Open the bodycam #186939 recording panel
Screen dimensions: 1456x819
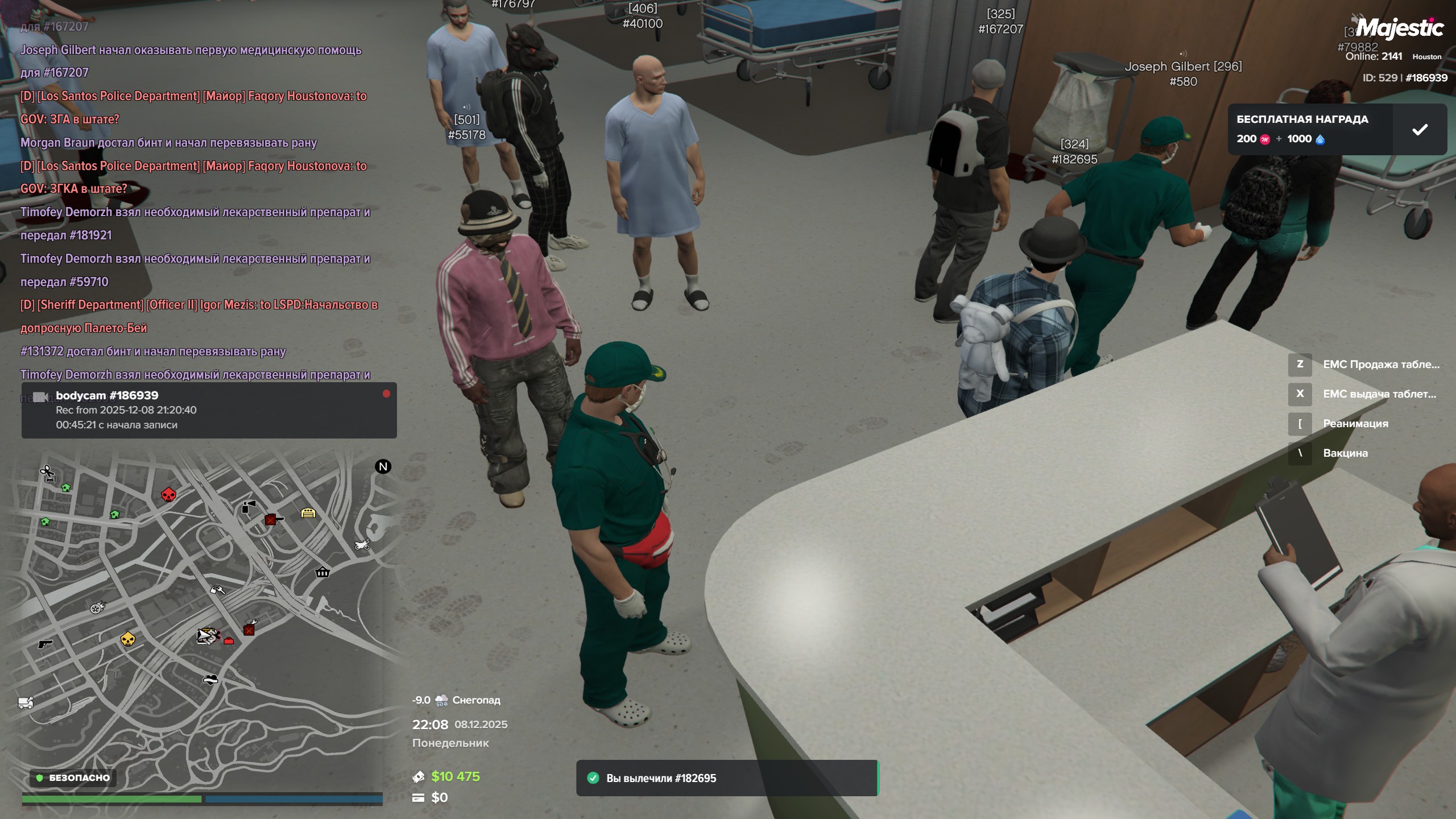coord(209,410)
